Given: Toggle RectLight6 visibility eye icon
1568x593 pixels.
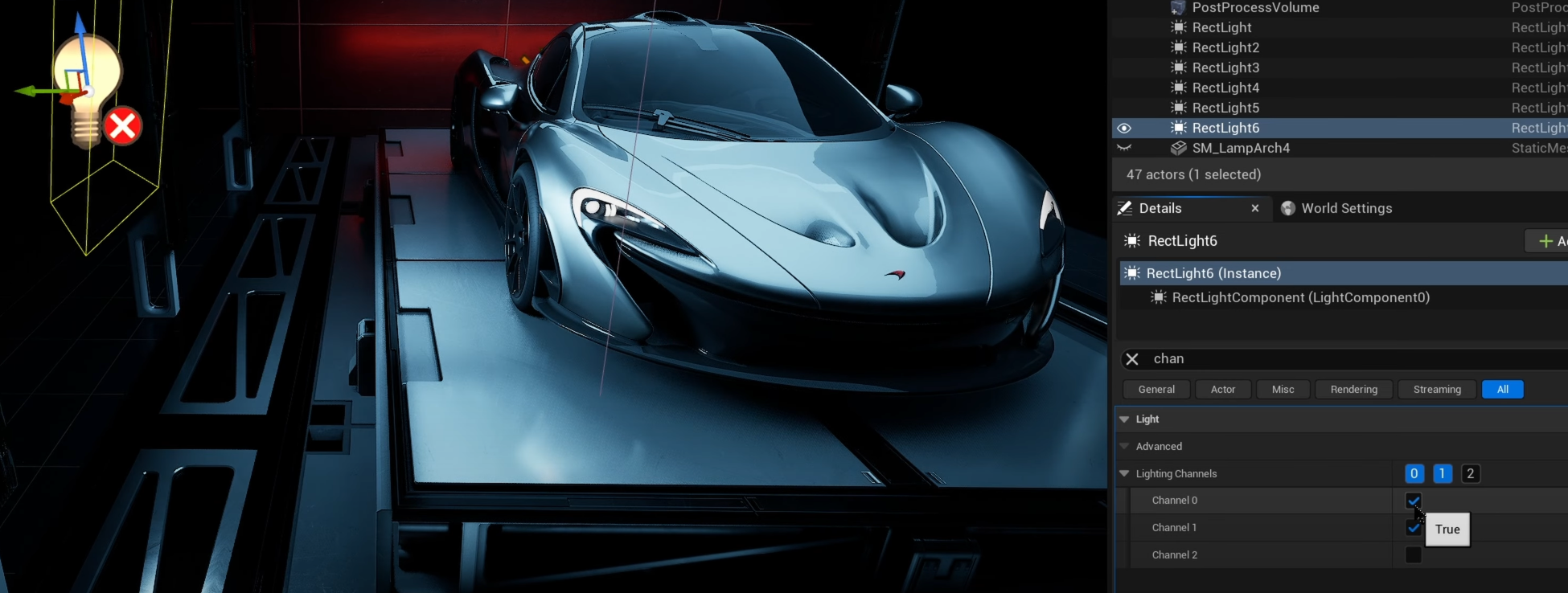Looking at the screenshot, I should tap(1124, 128).
